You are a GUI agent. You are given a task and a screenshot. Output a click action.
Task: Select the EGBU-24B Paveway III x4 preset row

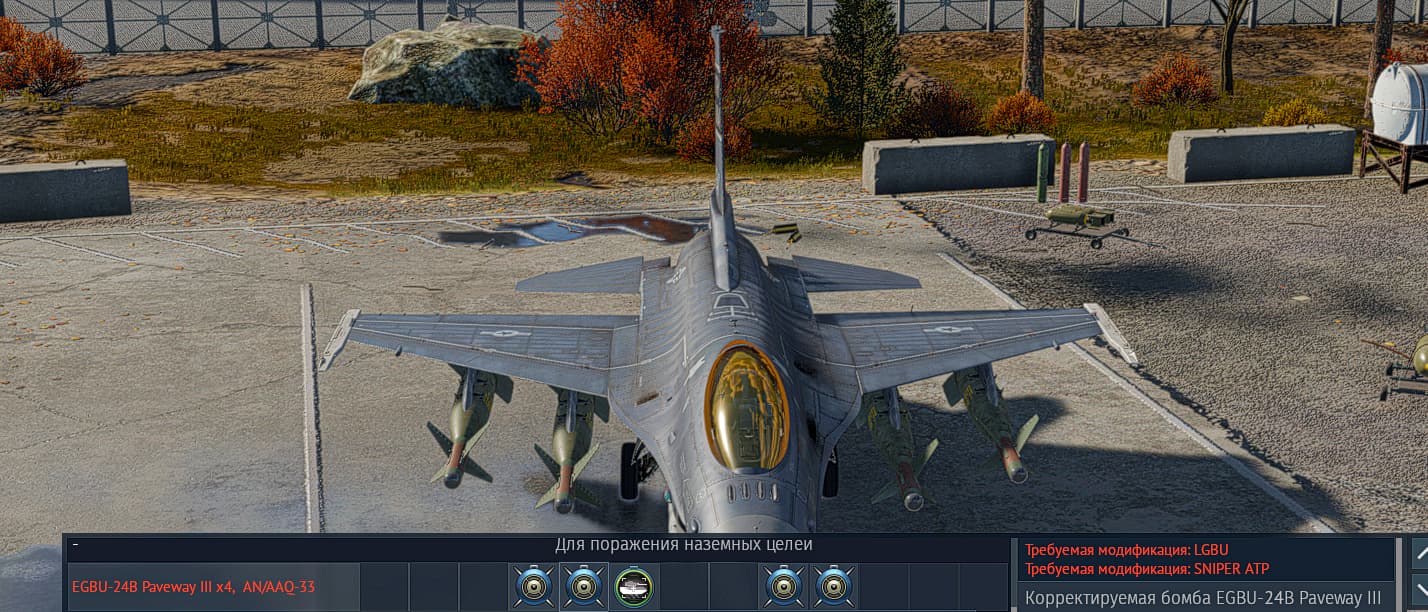pyautogui.click(x=194, y=587)
